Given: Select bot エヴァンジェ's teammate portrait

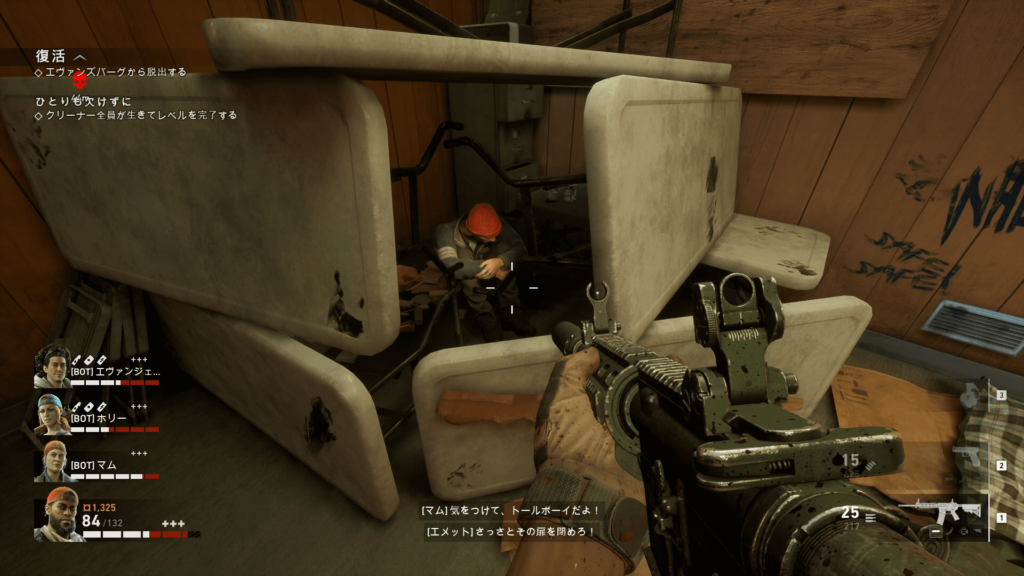Looking at the screenshot, I should (x=52, y=367).
